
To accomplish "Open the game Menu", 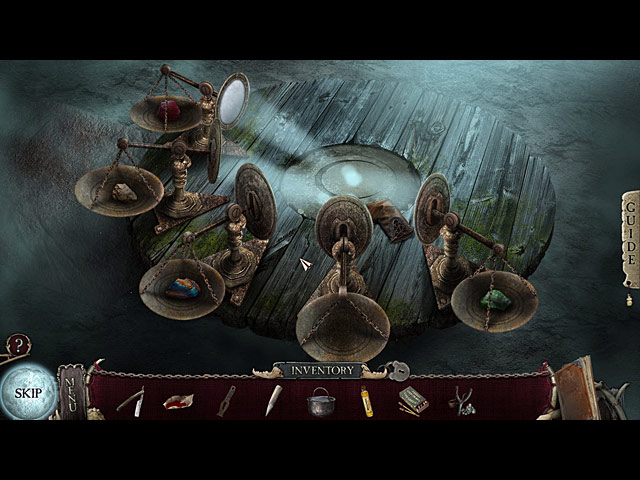I will (x=71, y=391).
